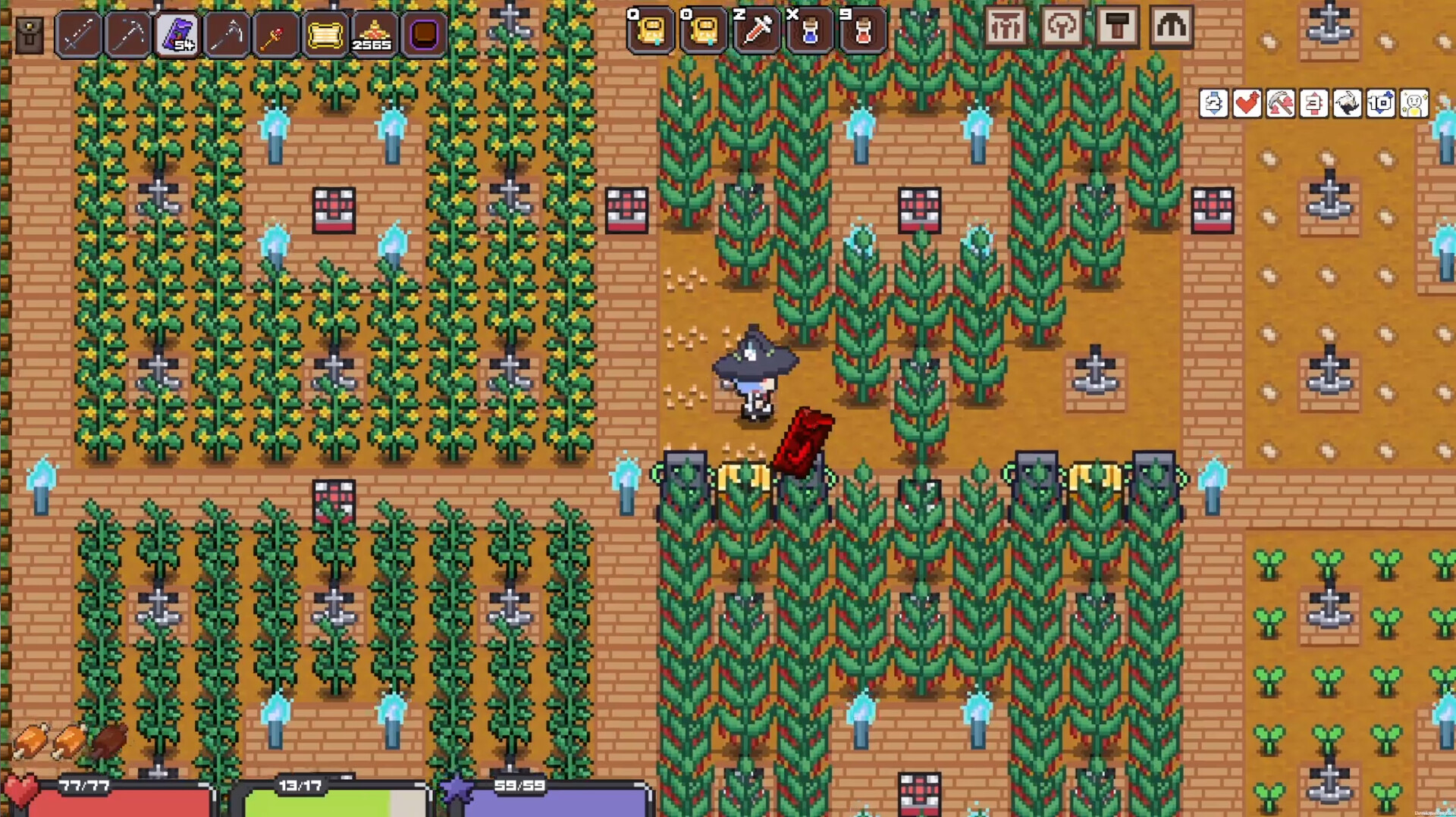Open the arch structure panel icon
The width and height of the screenshot is (1456, 817).
pyautogui.click(x=1170, y=27)
